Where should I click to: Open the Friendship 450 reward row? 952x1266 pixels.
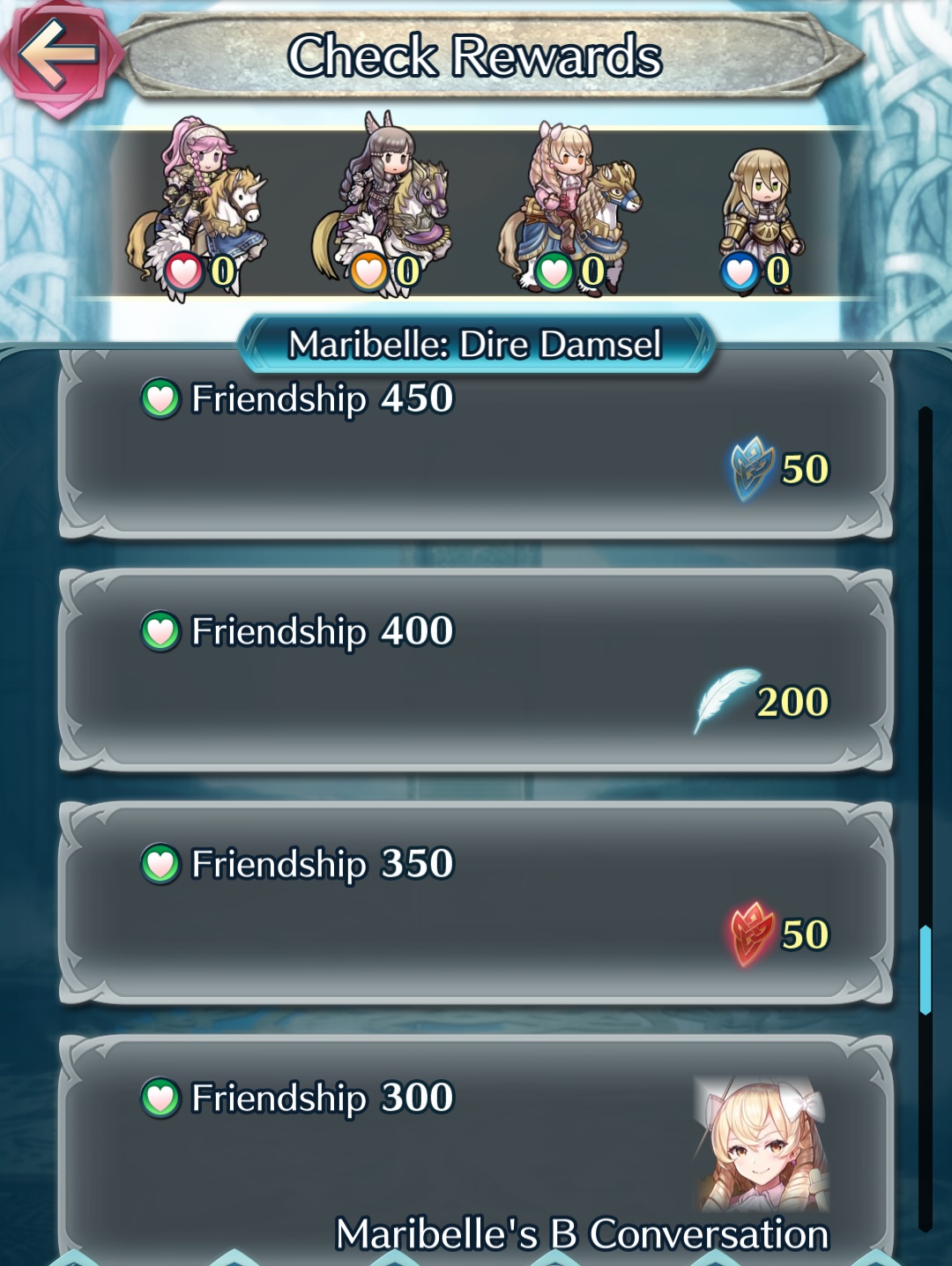coord(476,445)
